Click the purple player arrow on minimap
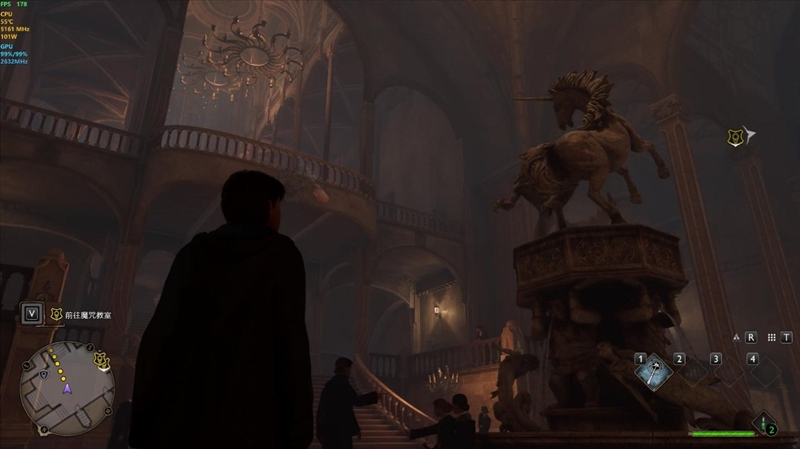Viewport: 800px width, 449px height. tap(67, 388)
